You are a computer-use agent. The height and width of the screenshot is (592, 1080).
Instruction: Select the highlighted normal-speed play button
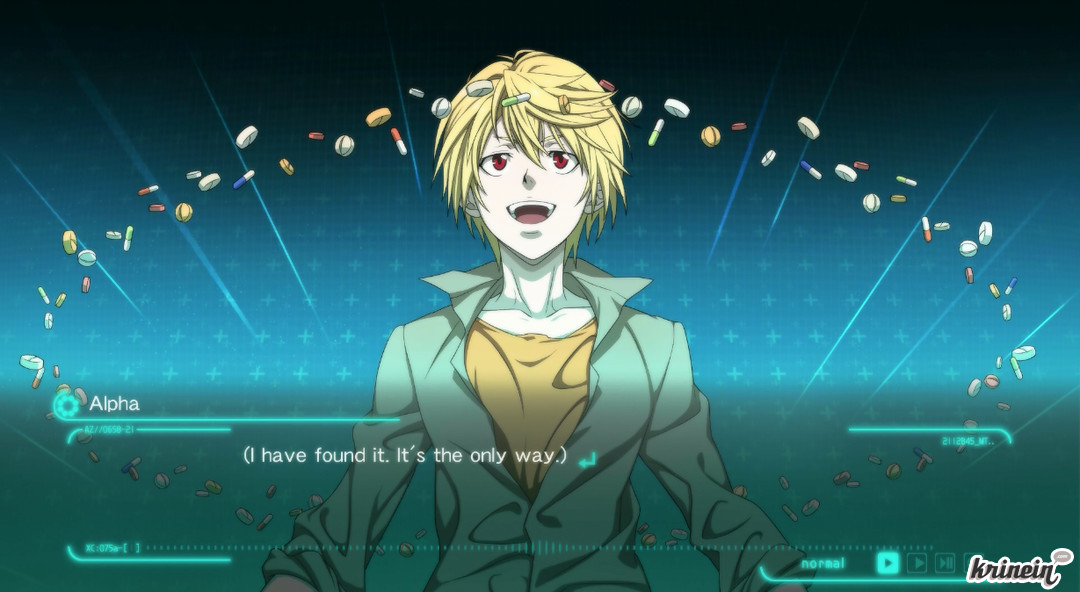click(887, 563)
